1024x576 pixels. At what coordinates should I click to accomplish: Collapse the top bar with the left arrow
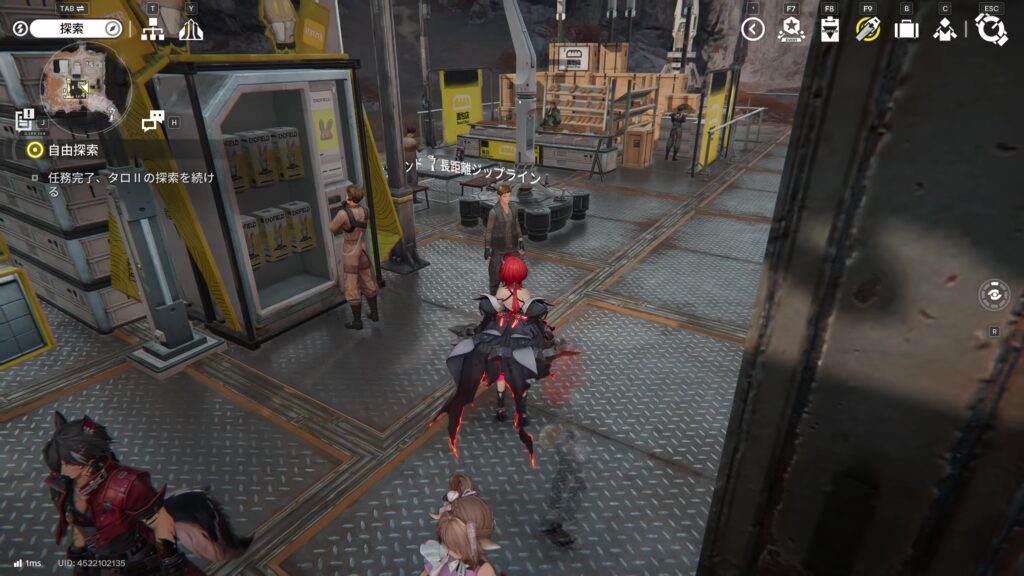(753, 29)
